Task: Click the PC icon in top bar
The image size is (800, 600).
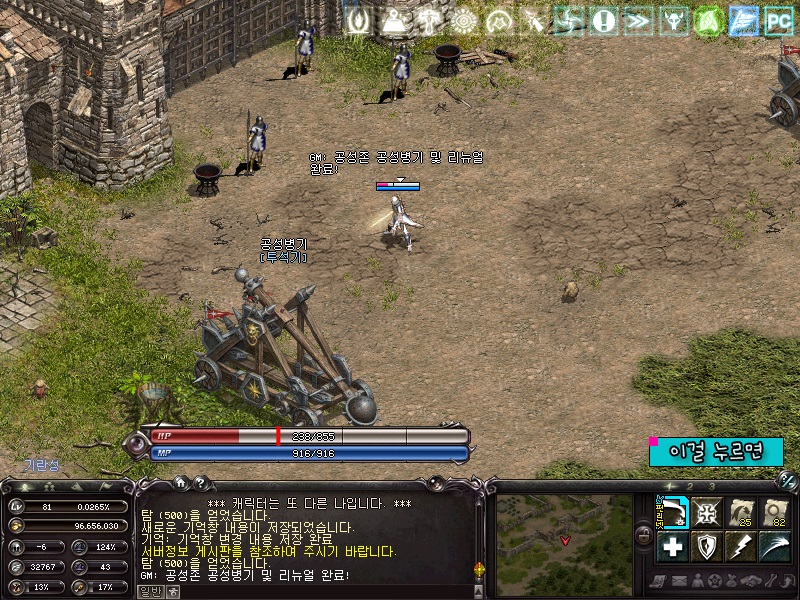Action: (777, 20)
